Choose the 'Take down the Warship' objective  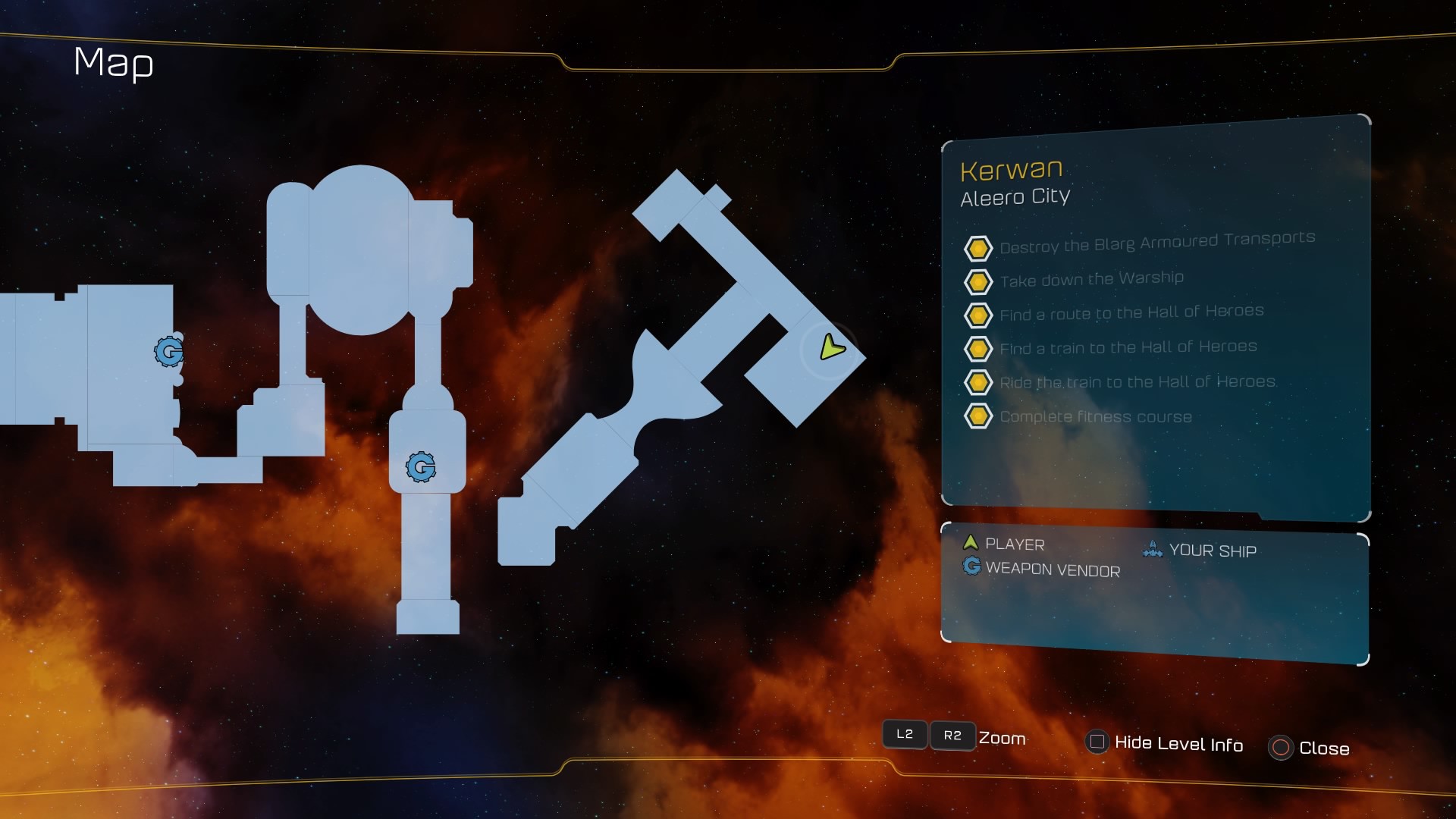[1091, 279]
